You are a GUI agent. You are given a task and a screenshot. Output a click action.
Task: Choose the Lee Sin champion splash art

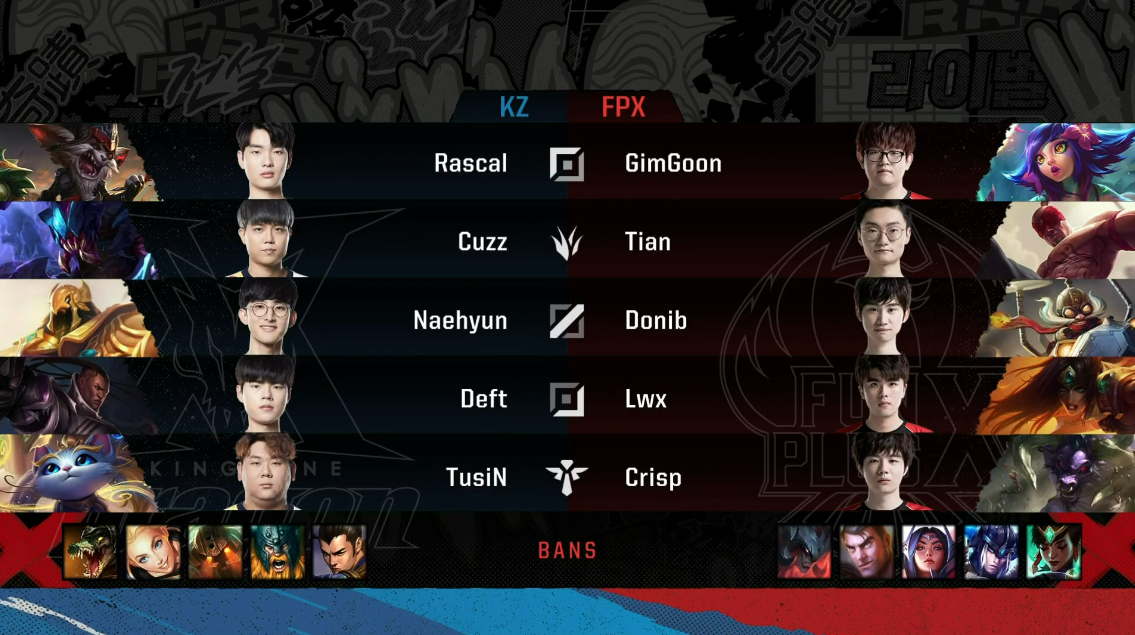(x=1060, y=240)
